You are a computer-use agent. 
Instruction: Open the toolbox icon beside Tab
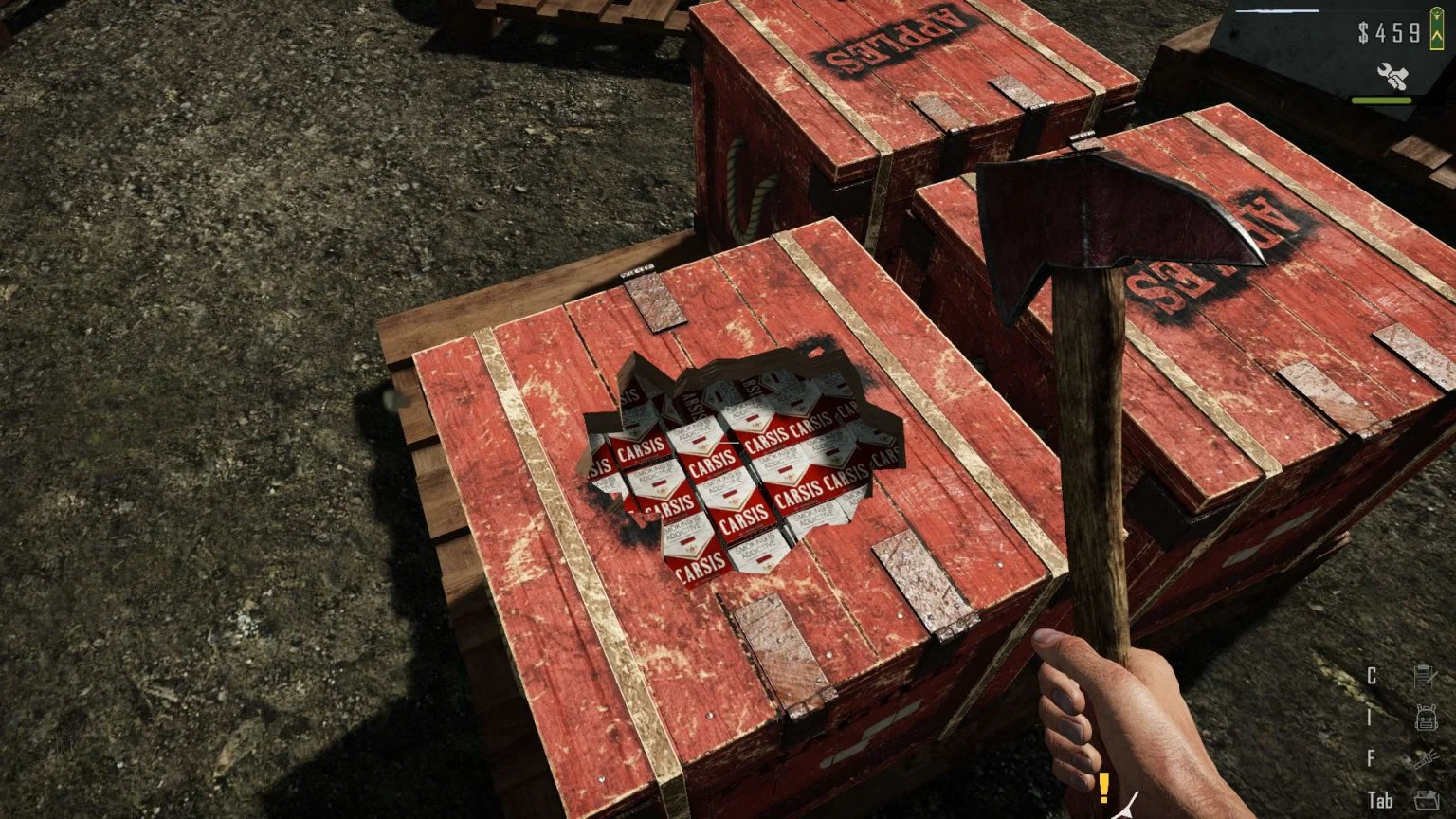tap(1427, 800)
